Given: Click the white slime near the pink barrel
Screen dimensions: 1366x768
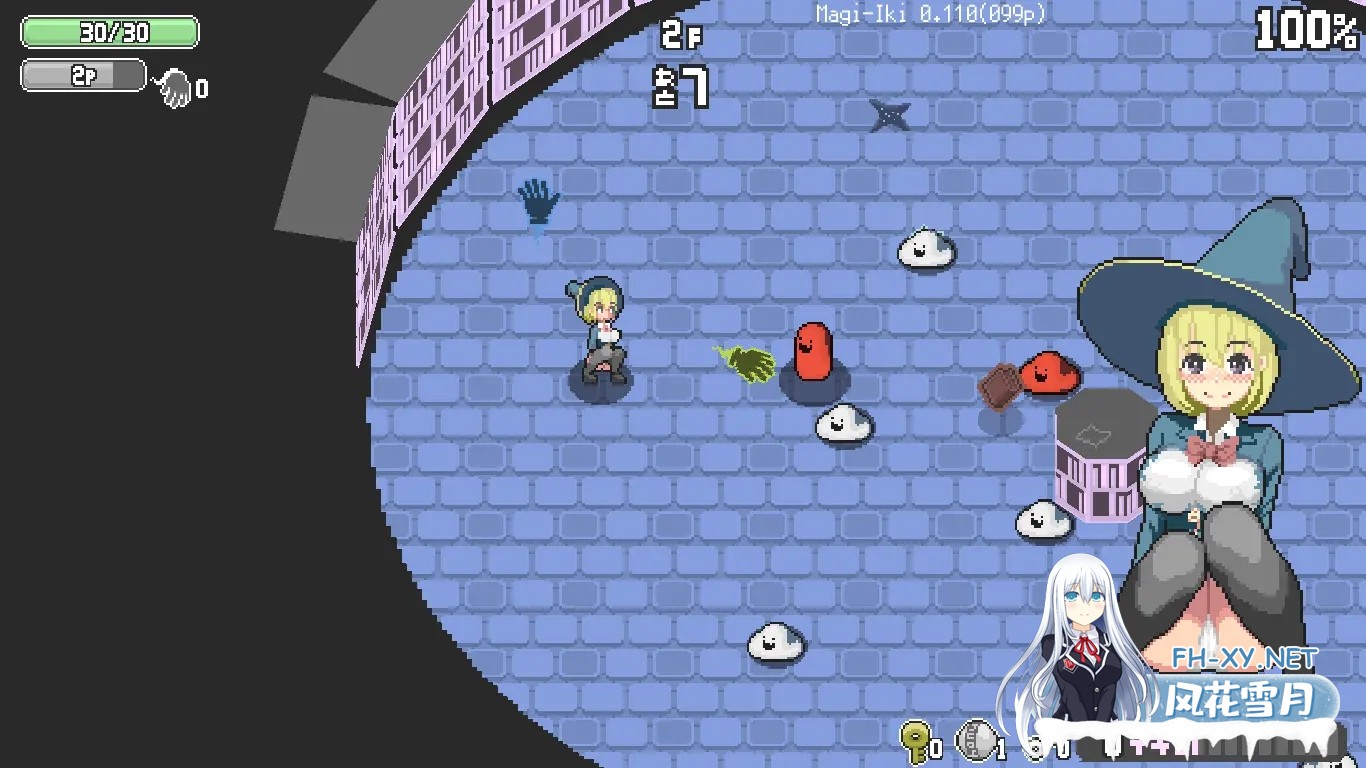Looking at the screenshot, I should [1043, 521].
